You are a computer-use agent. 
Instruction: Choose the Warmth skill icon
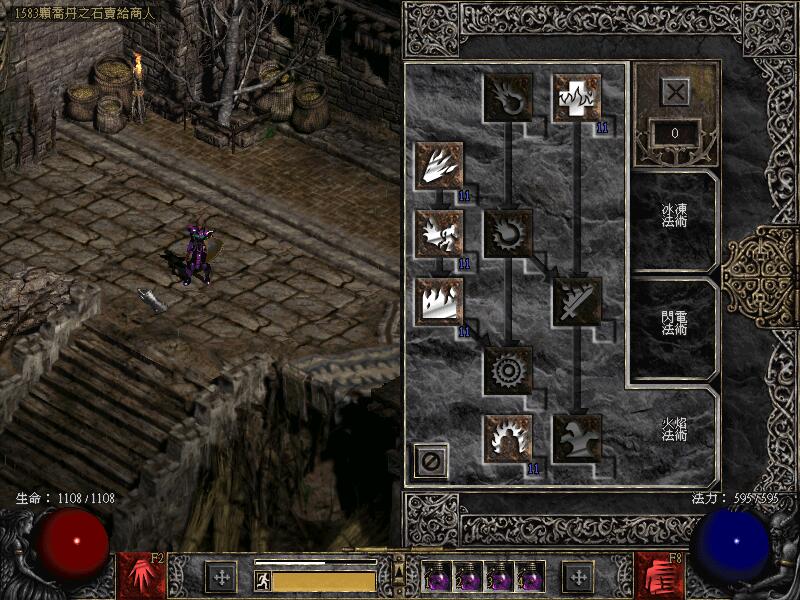click(577, 98)
